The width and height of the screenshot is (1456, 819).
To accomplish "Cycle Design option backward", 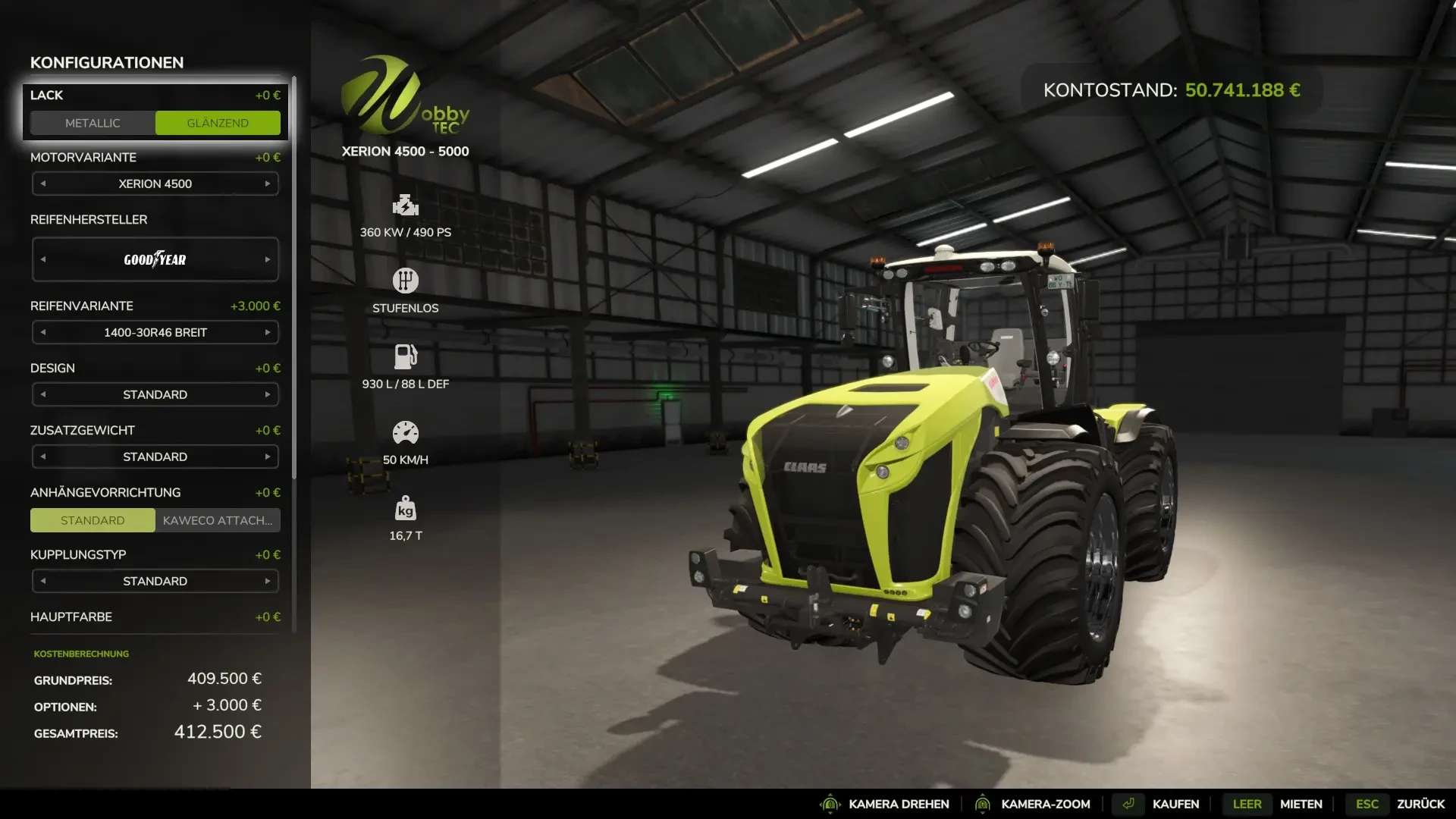I will pyautogui.click(x=43, y=394).
